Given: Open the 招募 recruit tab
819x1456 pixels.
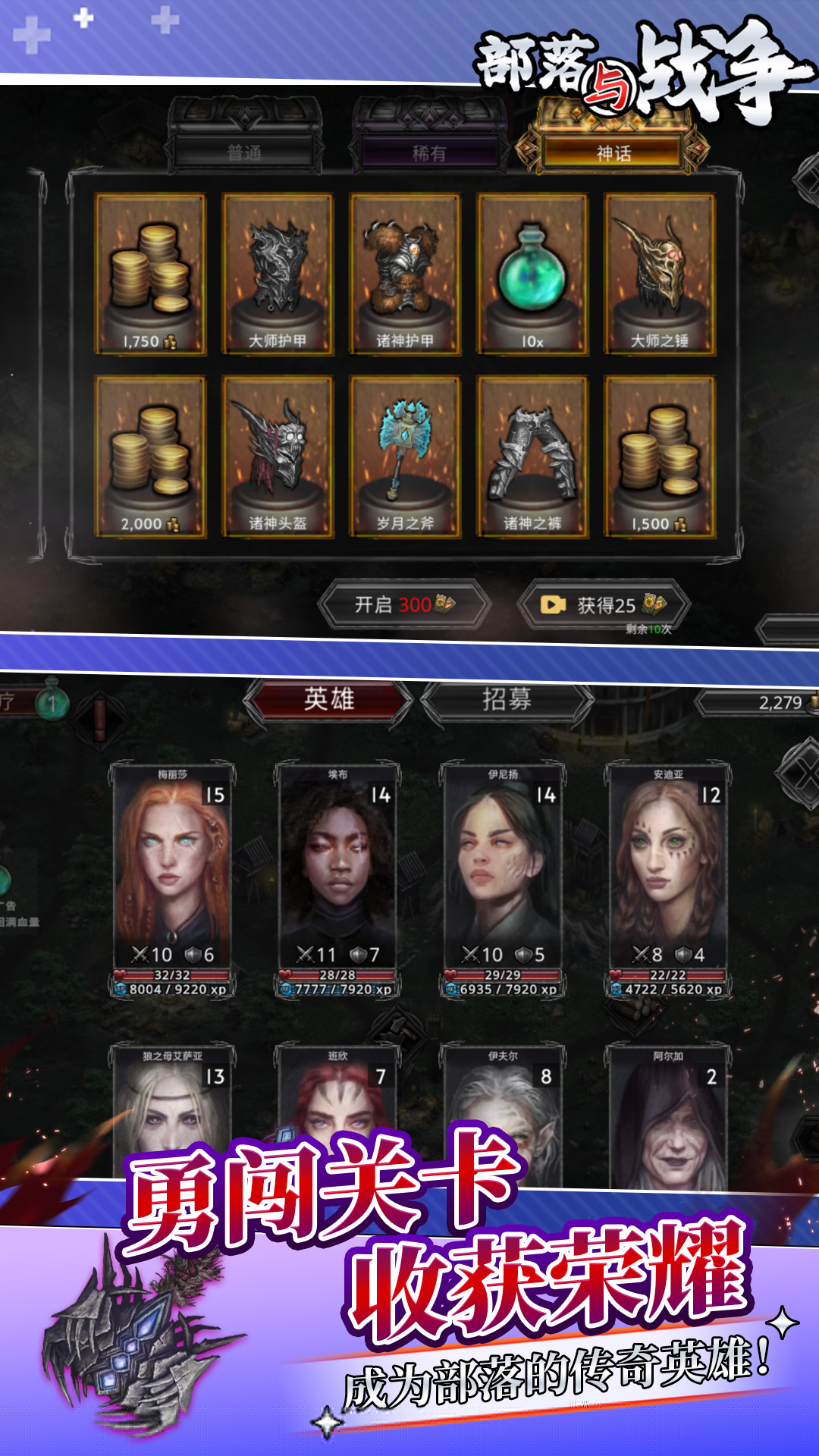Looking at the screenshot, I should (x=507, y=699).
